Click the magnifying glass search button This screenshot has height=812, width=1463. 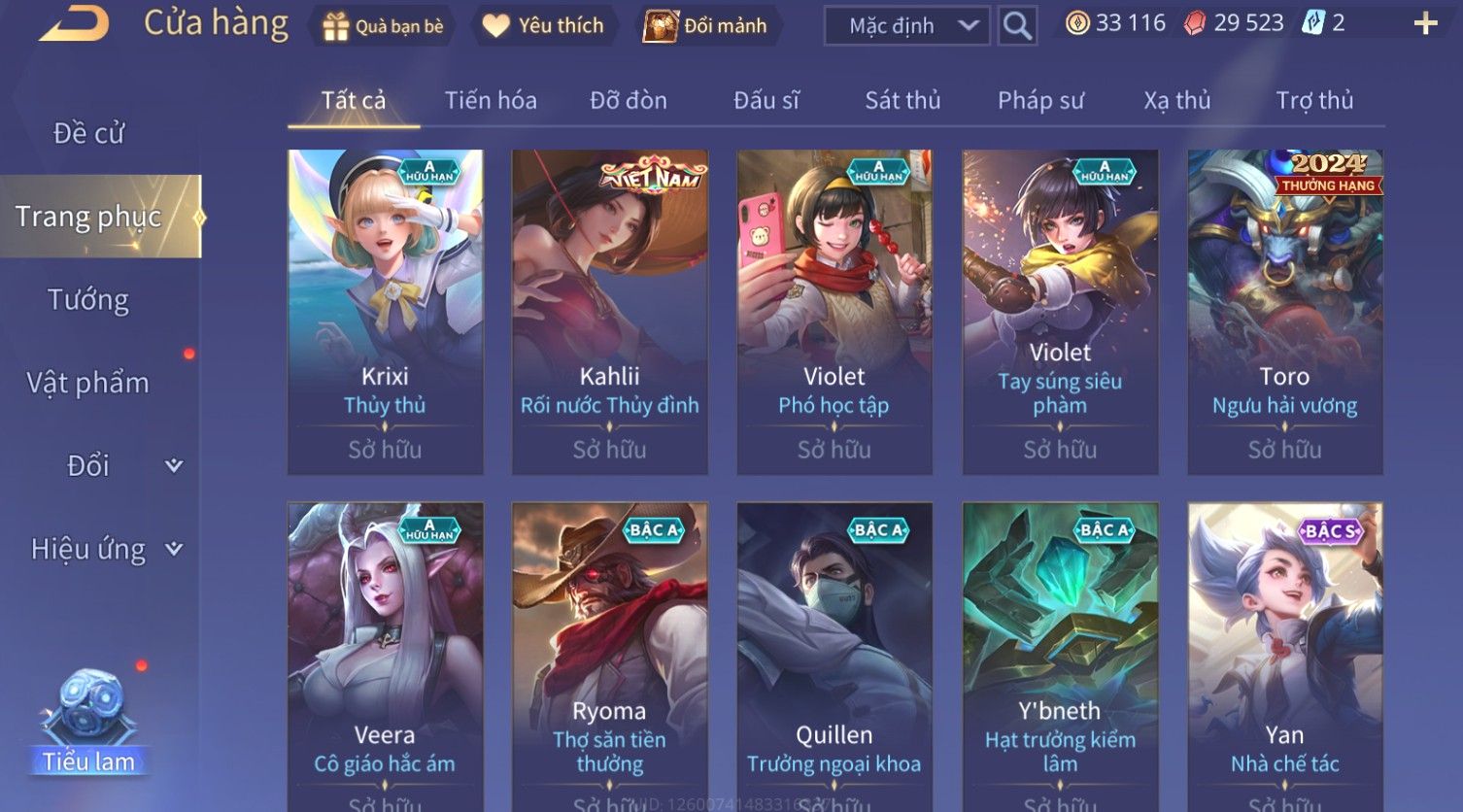1016,26
